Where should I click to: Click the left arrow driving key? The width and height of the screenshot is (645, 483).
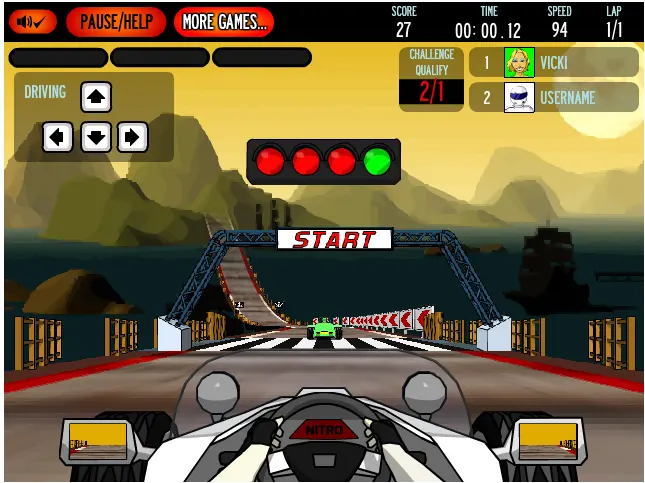point(58,136)
